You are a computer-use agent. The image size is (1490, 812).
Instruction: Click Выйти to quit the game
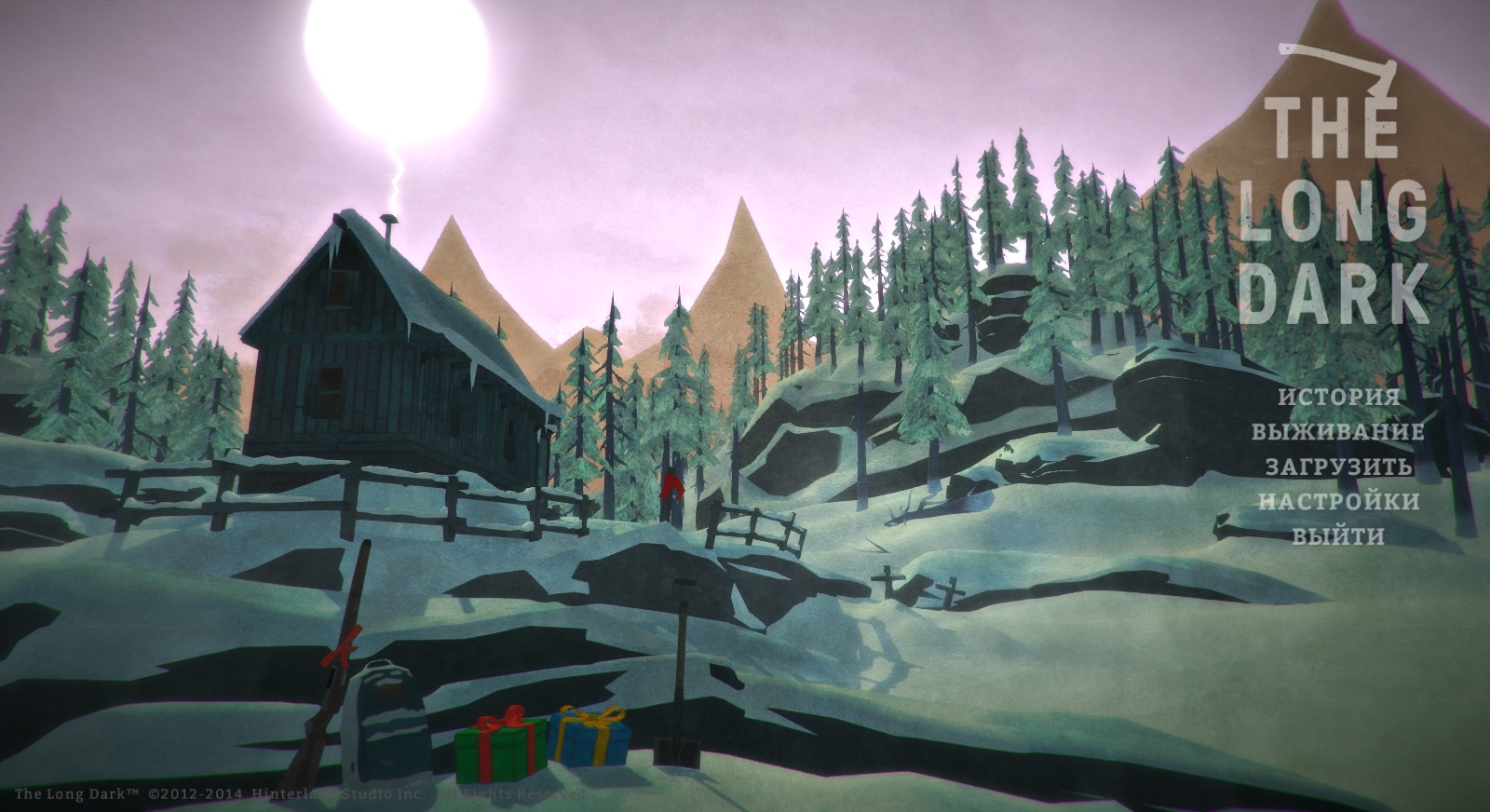point(1338,536)
